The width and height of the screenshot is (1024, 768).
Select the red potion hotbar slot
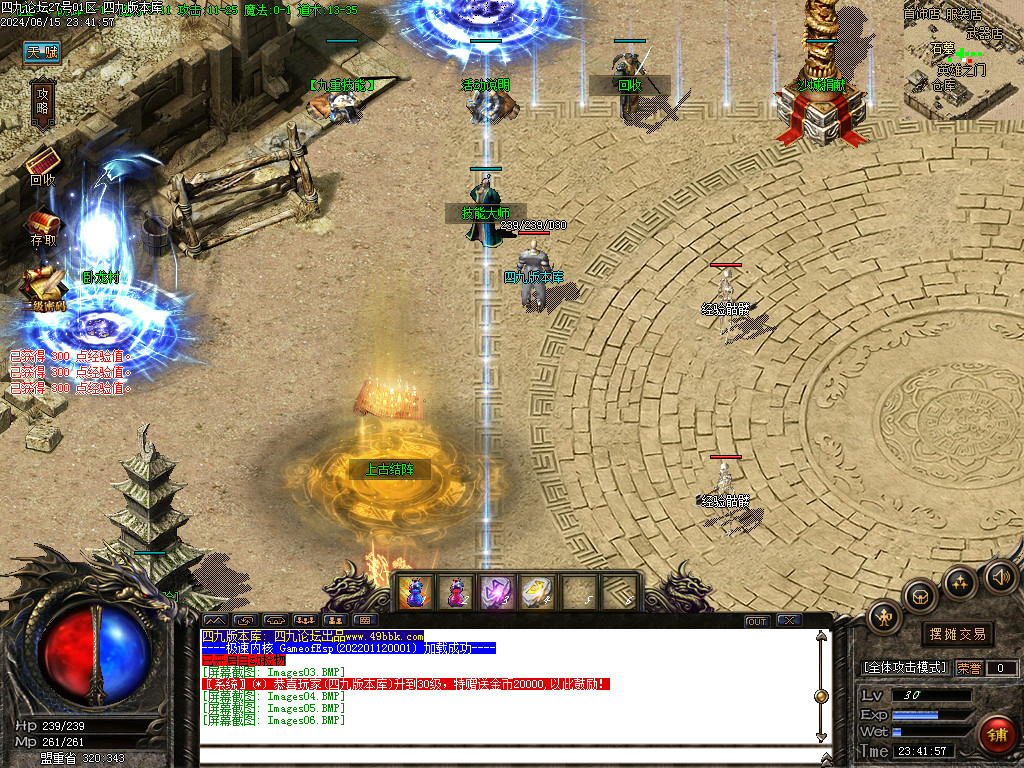(455, 592)
